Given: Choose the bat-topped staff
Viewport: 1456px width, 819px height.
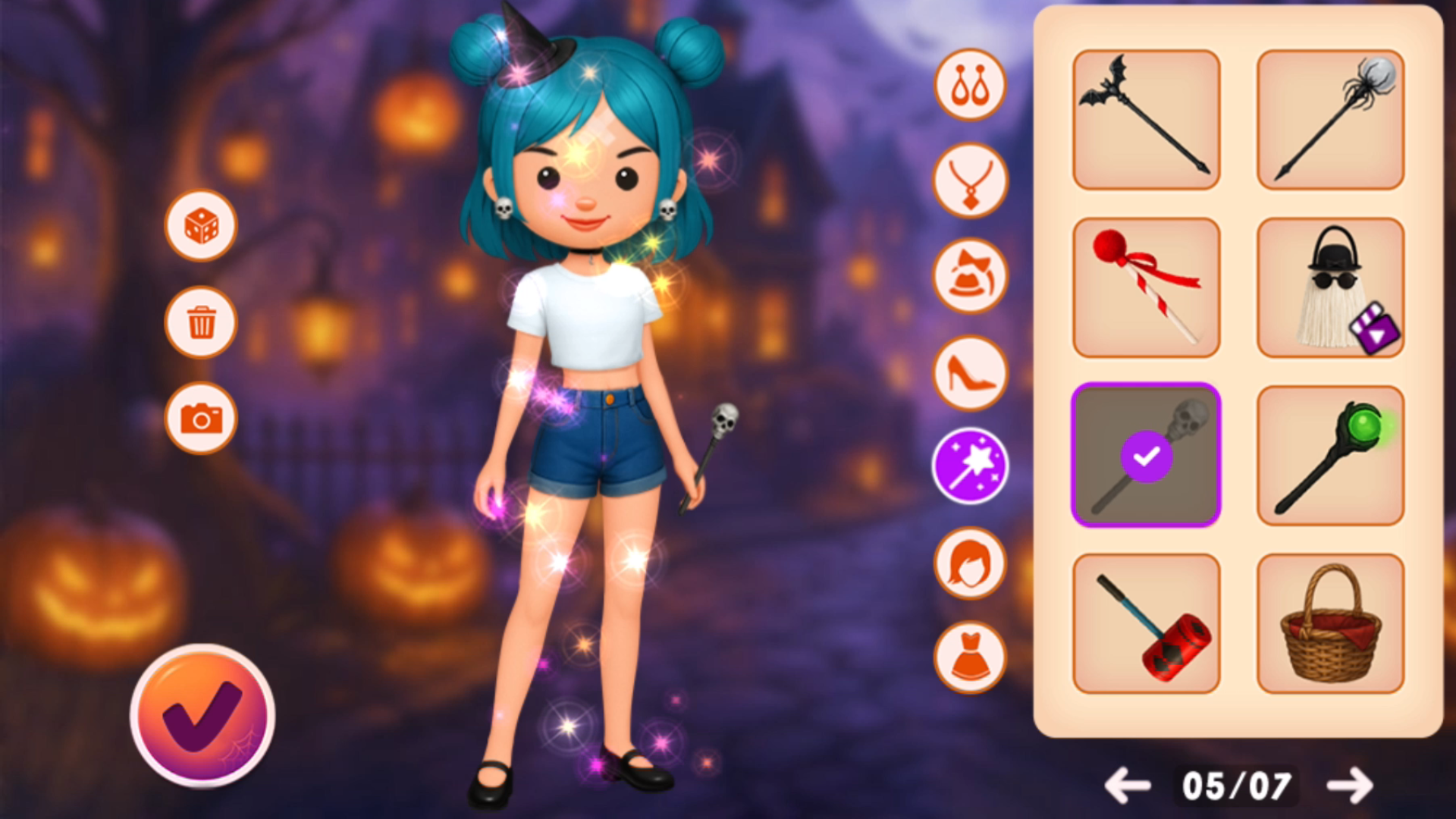Looking at the screenshot, I should (1146, 119).
